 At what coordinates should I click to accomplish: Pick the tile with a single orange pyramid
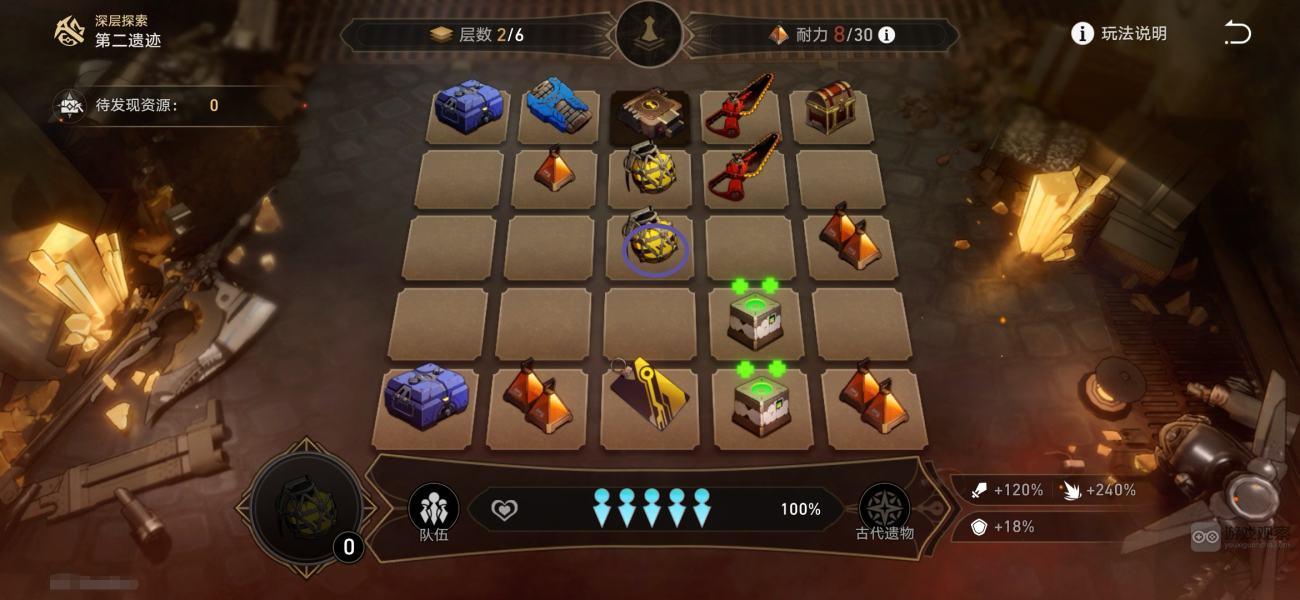click(553, 172)
